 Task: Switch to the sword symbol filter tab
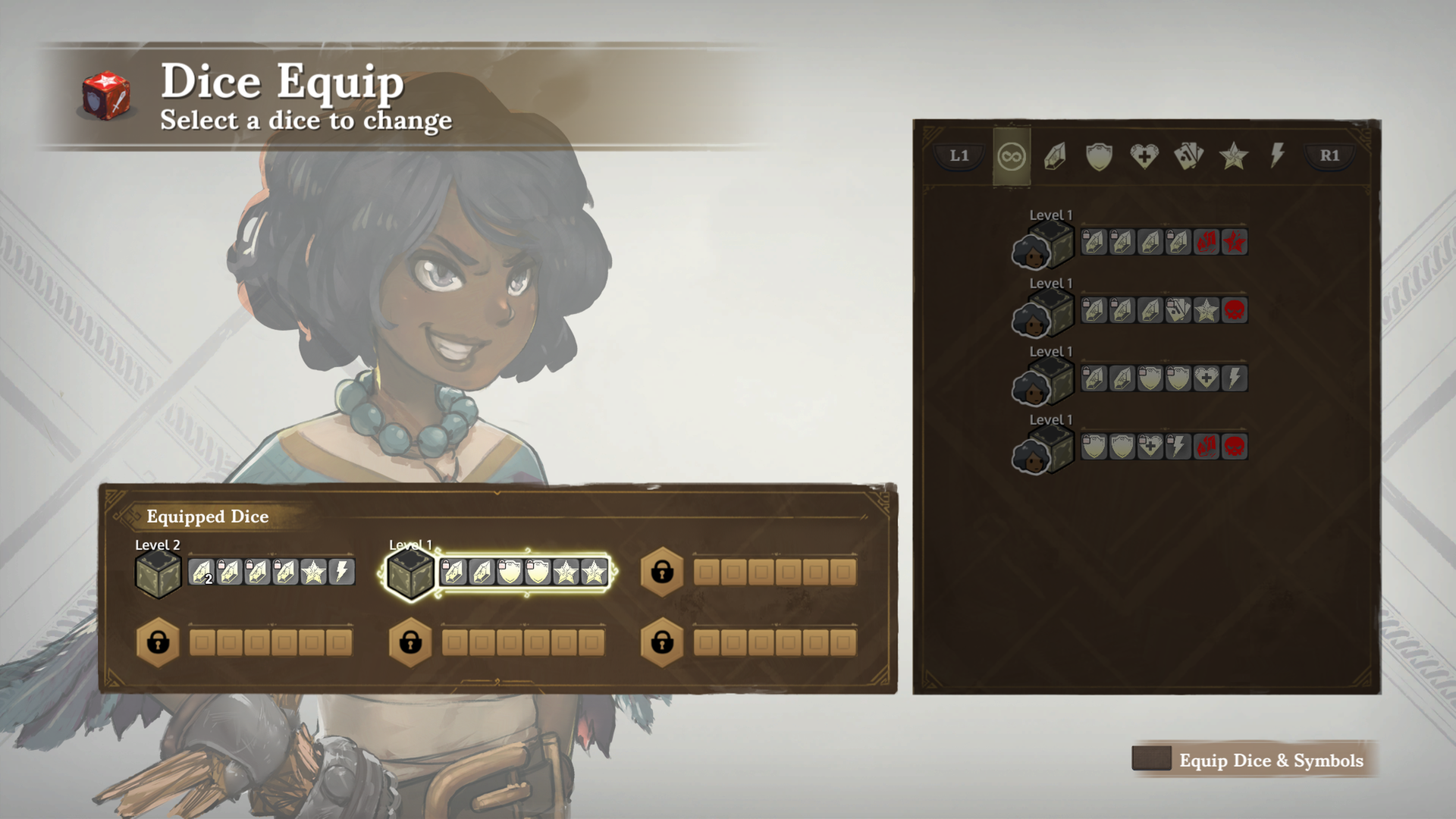[x=1055, y=157]
